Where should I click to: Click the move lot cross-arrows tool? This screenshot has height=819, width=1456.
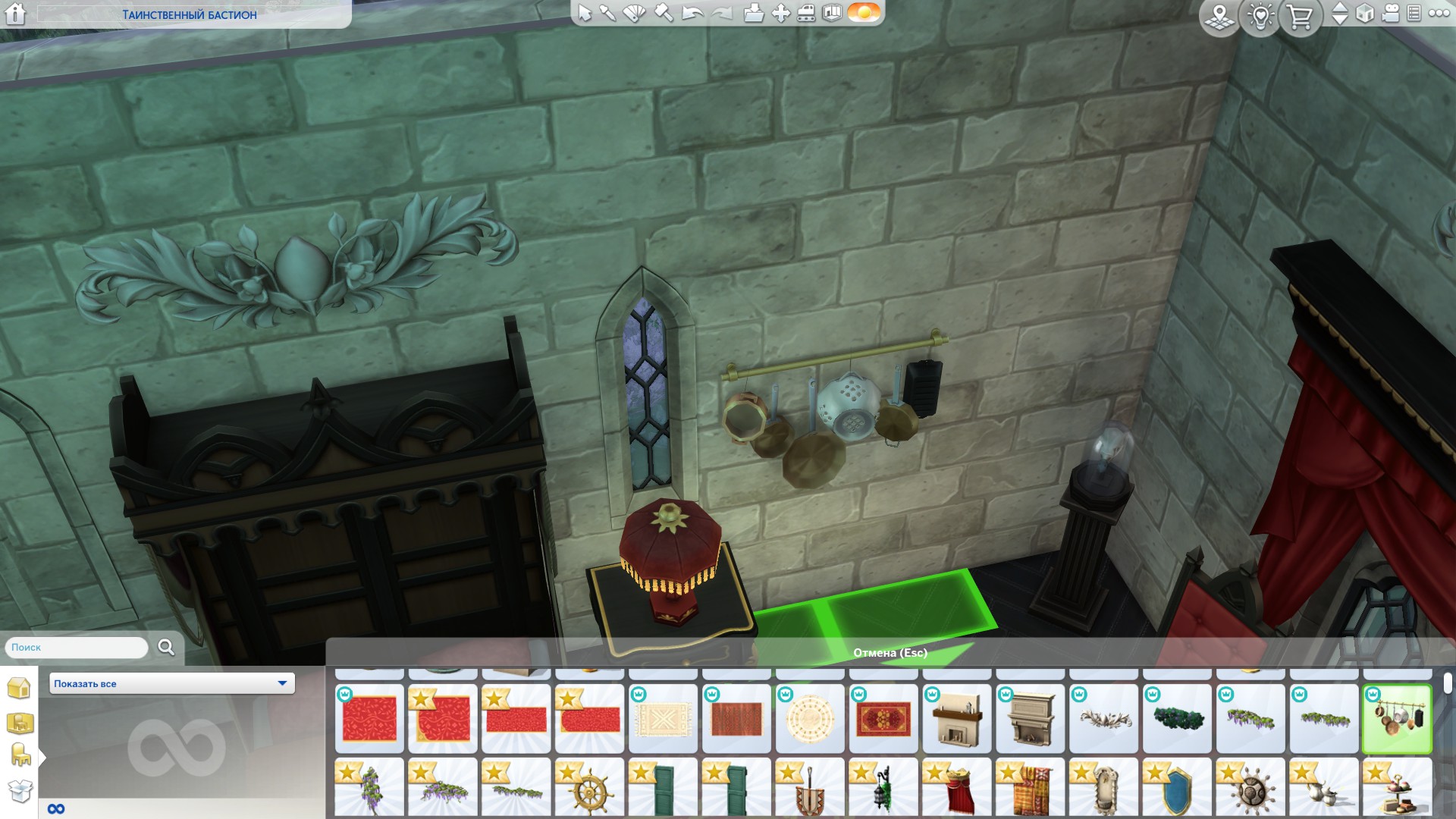pyautogui.click(x=781, y=13)
